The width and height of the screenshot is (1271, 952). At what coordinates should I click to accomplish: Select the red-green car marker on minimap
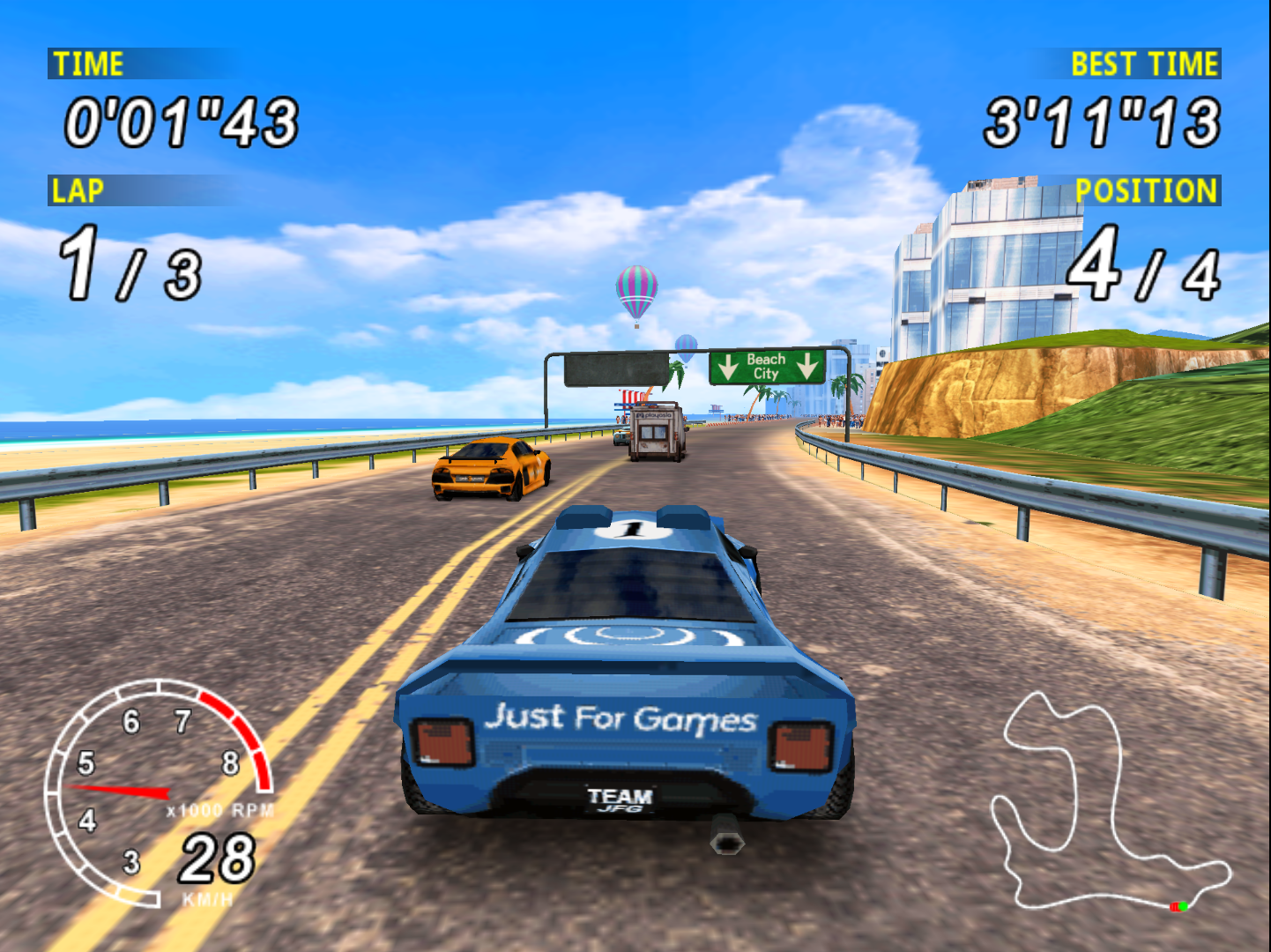coord(1178,906)
